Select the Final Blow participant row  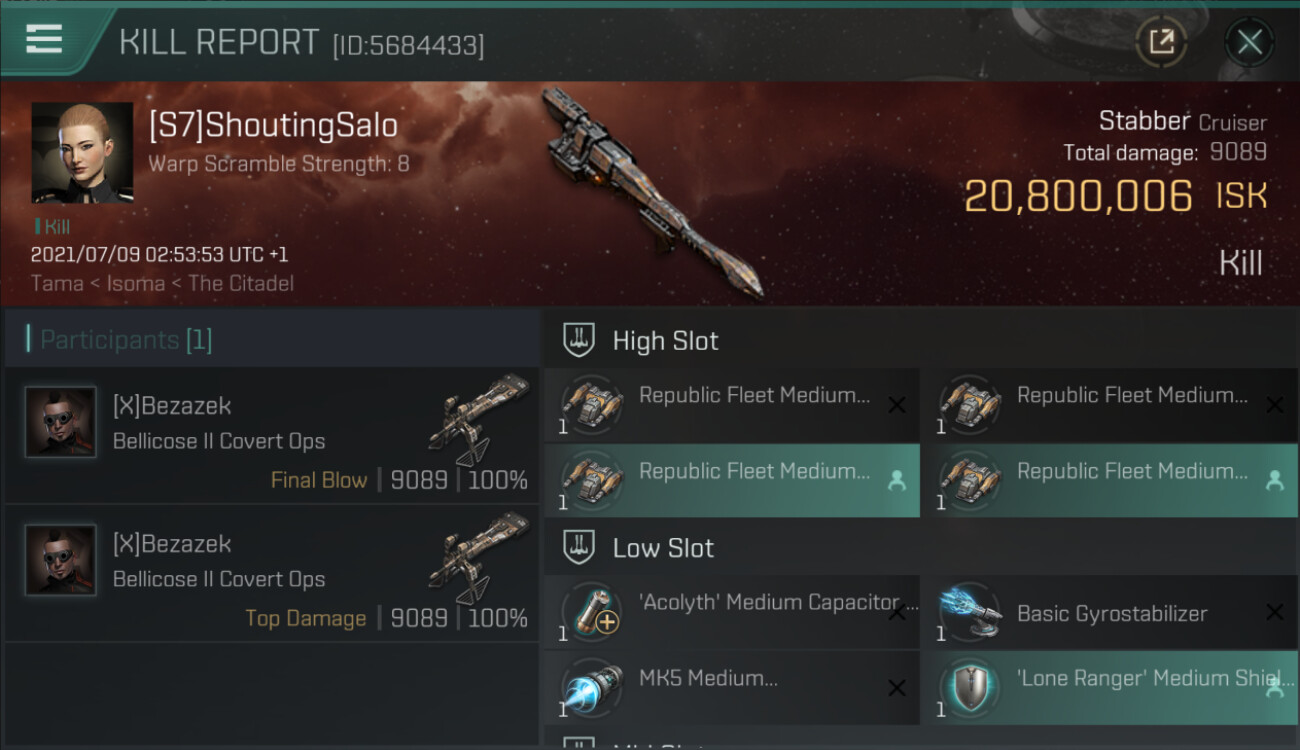coord(272,436)
